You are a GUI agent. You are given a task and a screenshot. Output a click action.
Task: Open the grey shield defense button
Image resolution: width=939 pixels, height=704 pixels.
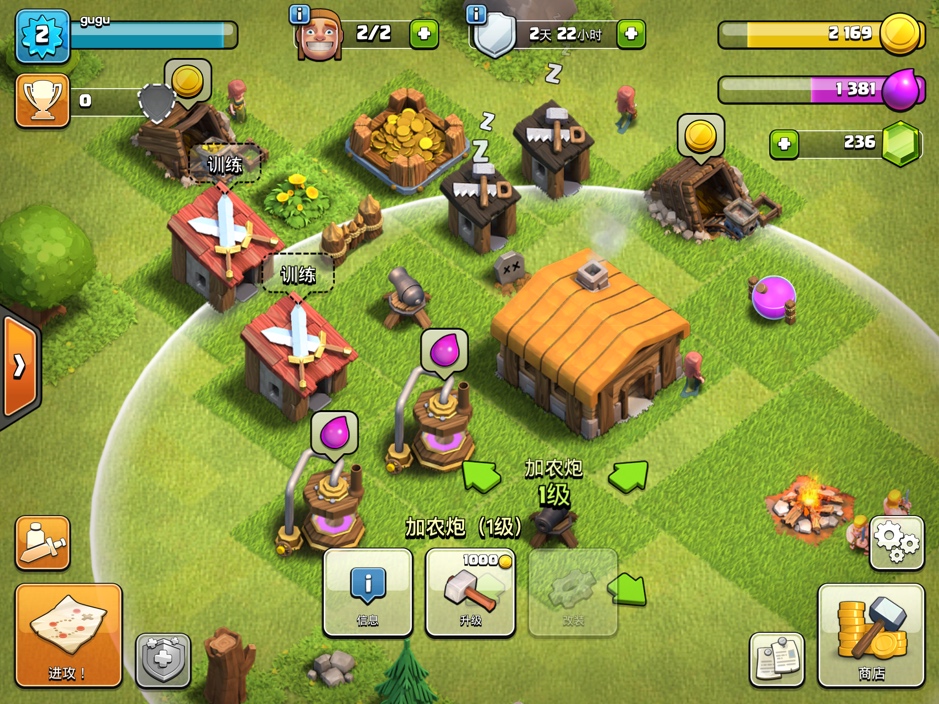pos(163,659)
